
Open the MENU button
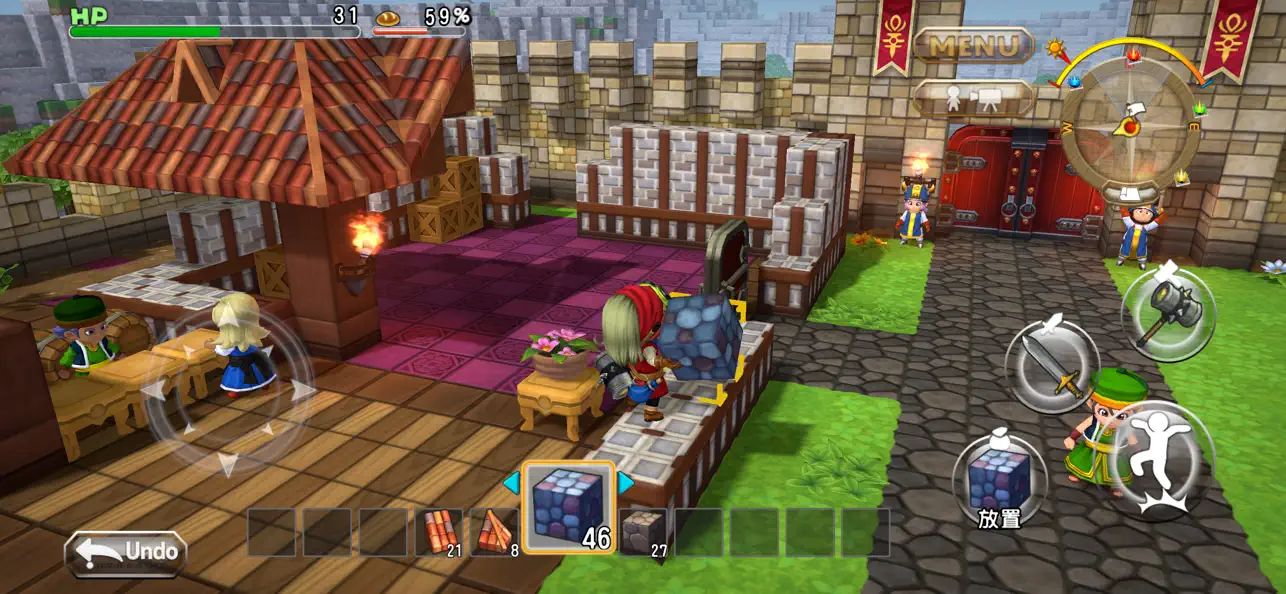973,45
